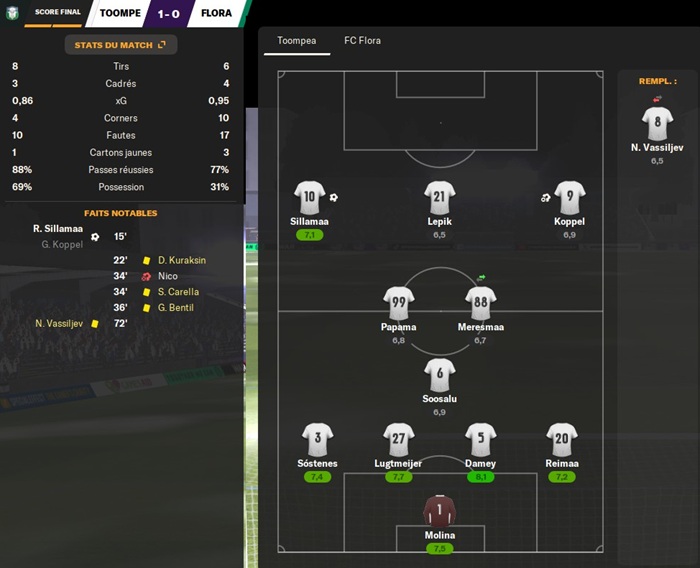Image resolution: width=700 pixels, height=568 pixels.
Task: Pick defender Sóstenes' number 3 shirt
Action: pos(317,439)
